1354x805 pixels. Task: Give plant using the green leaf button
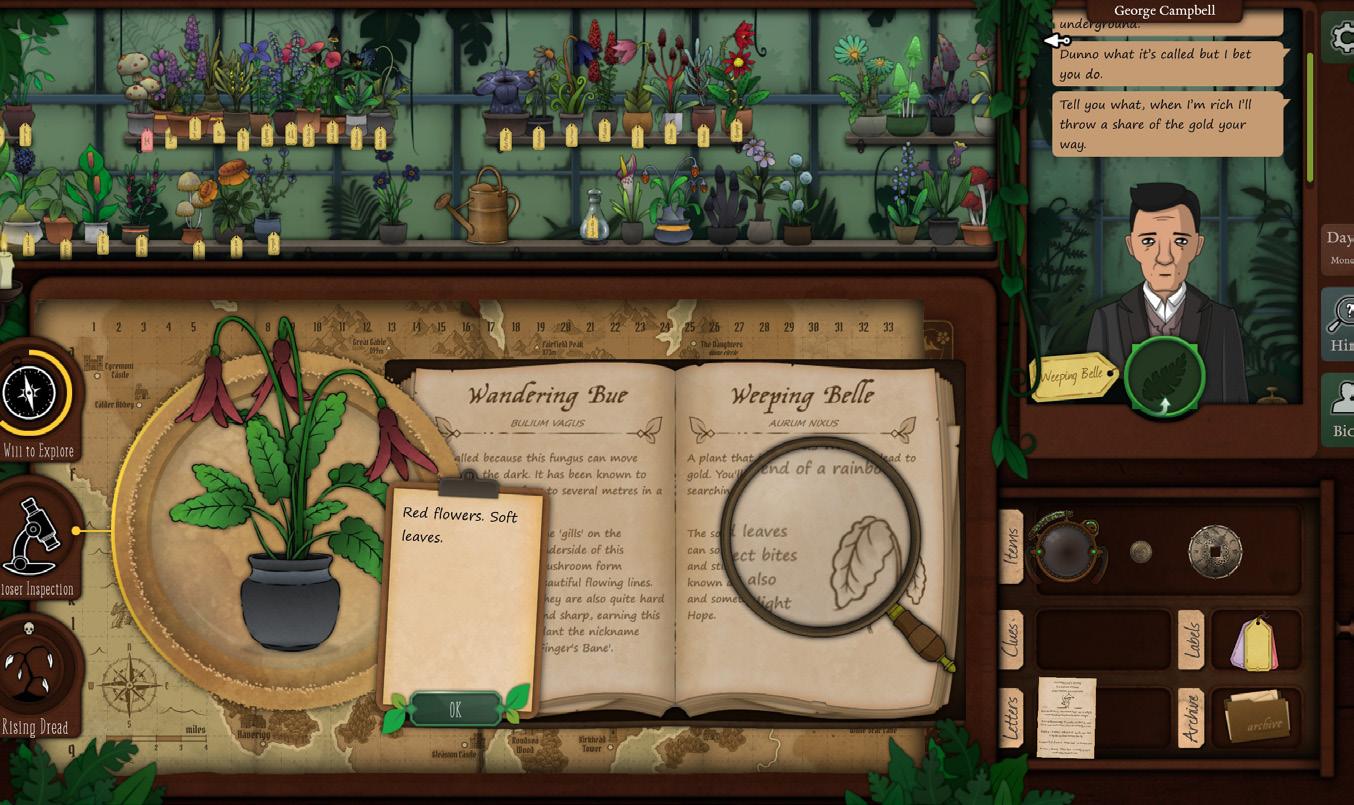pyautogui.click(x=1164, y=376)
